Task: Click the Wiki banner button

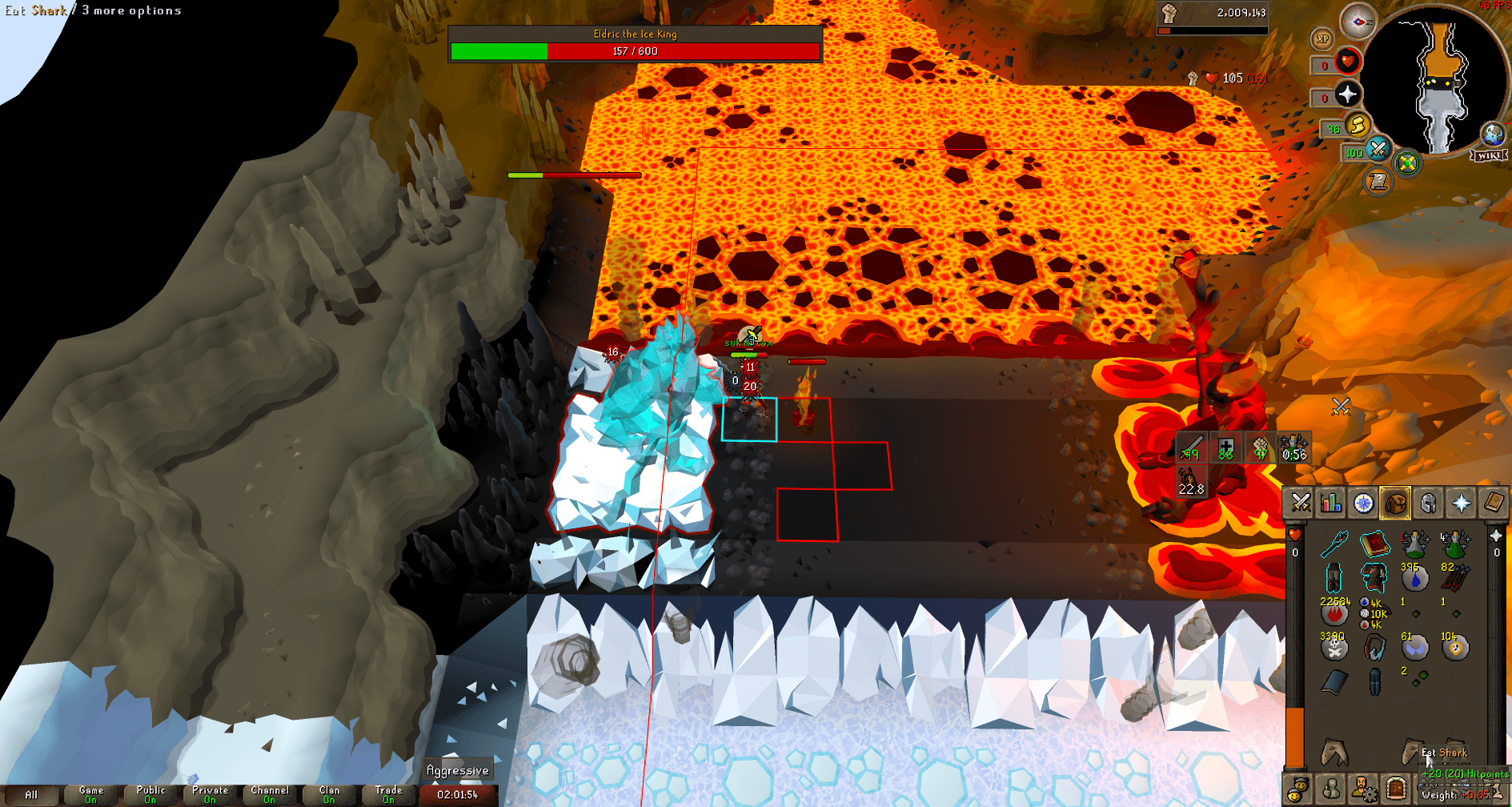Action: 1490,155
